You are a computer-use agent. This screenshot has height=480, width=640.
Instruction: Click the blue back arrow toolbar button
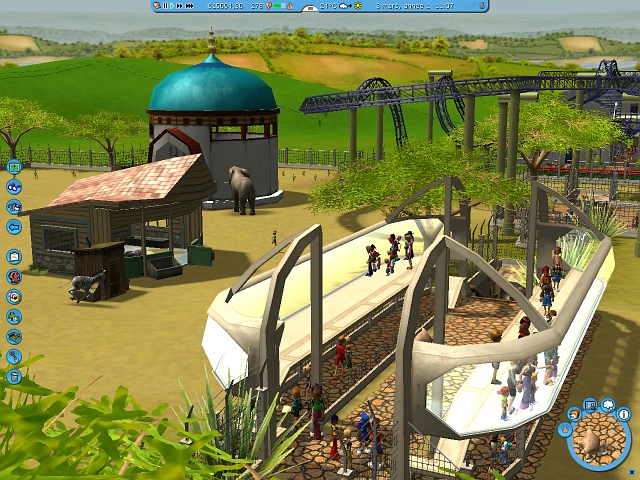click(14, 227)
